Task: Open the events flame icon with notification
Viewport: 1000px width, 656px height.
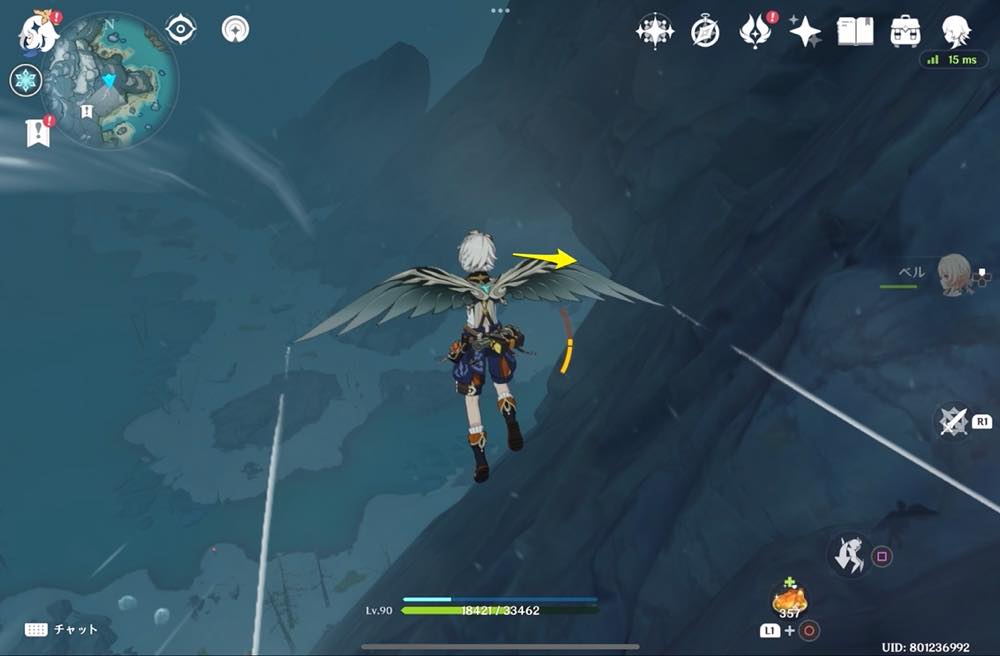Action: (x=753, y=32)
